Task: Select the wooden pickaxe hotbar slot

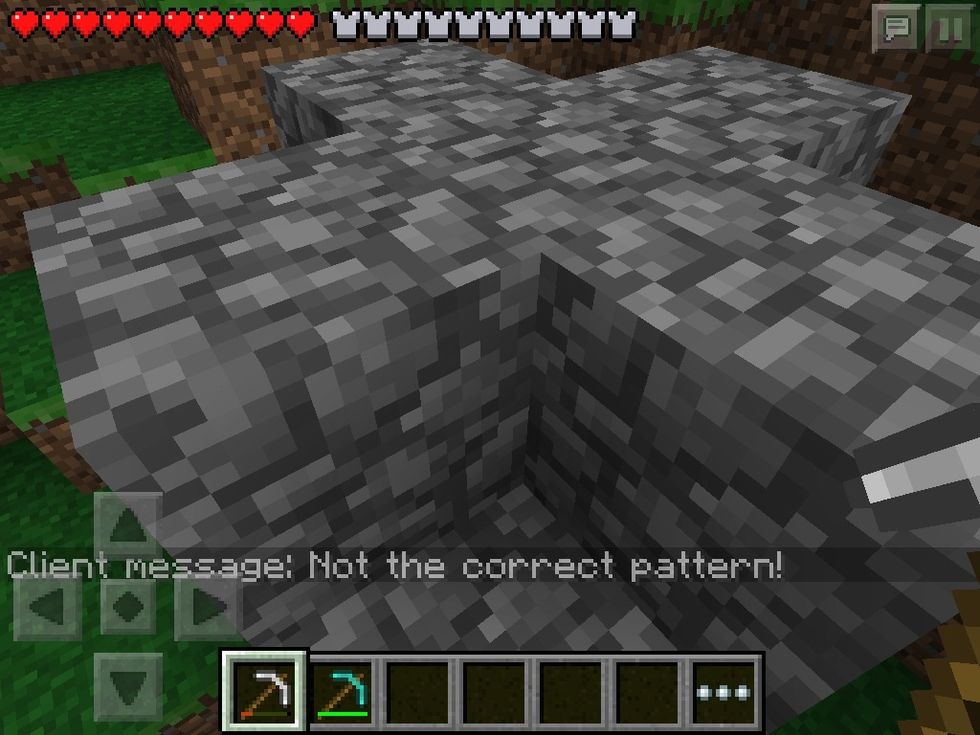Action: coord(265,692)
